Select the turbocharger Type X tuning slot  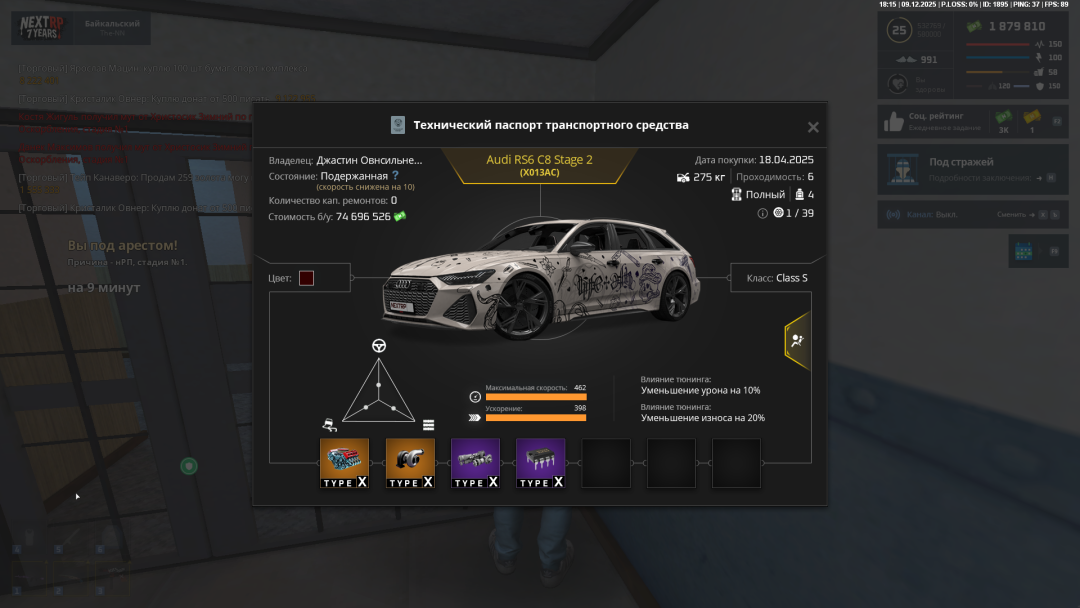(x=410, y=463)
